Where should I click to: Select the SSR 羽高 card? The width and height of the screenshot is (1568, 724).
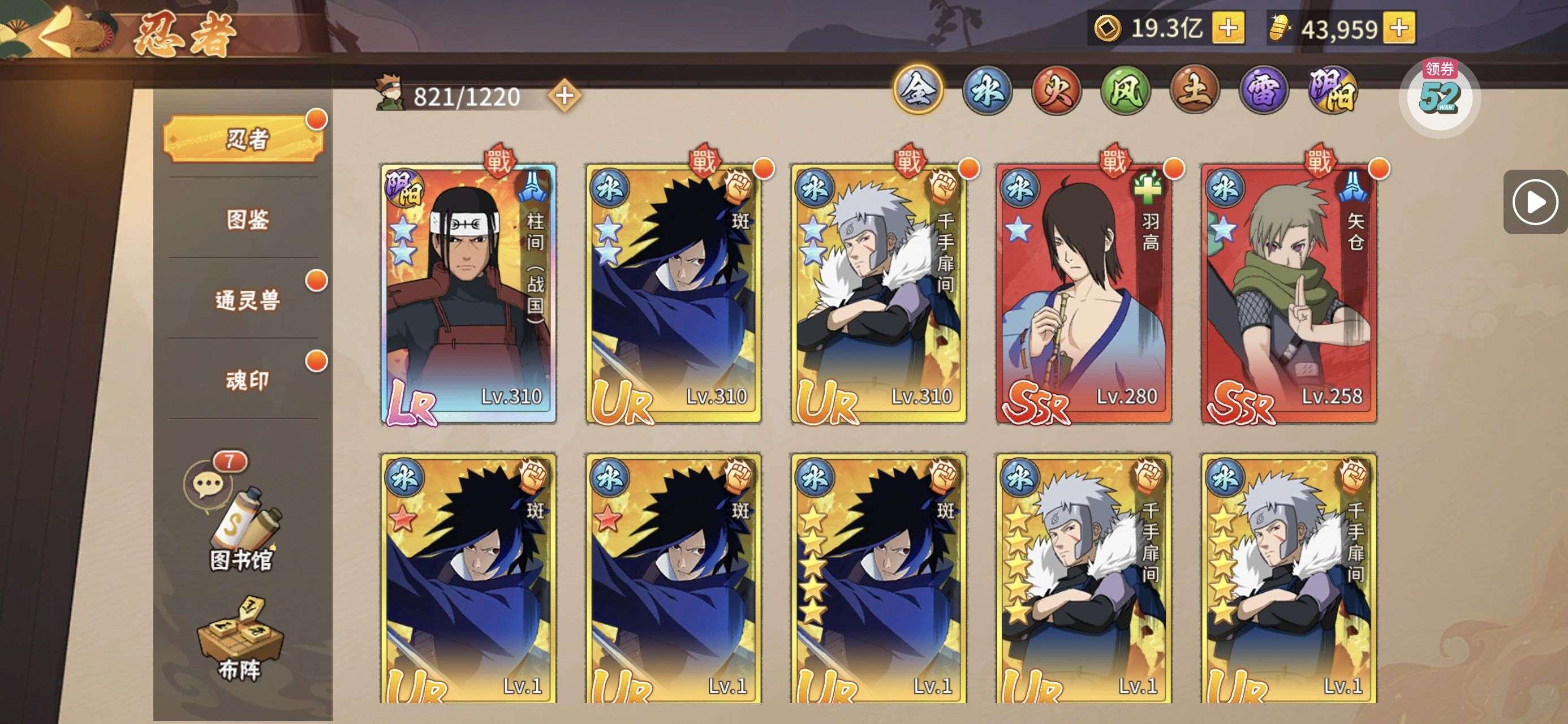coord(1083,294)
